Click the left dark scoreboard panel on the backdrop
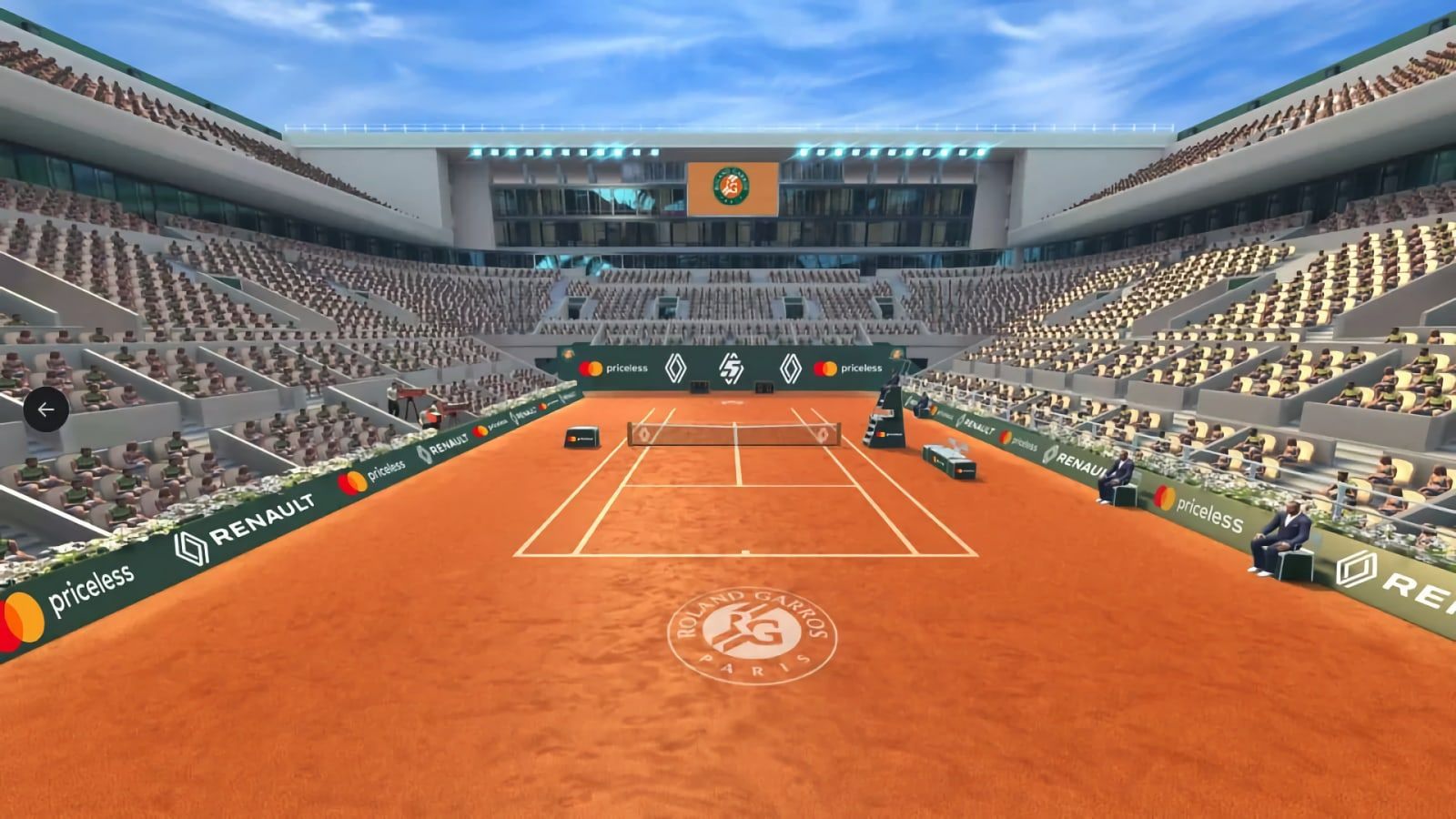1456x819 pixels. (x=700, y=386)
